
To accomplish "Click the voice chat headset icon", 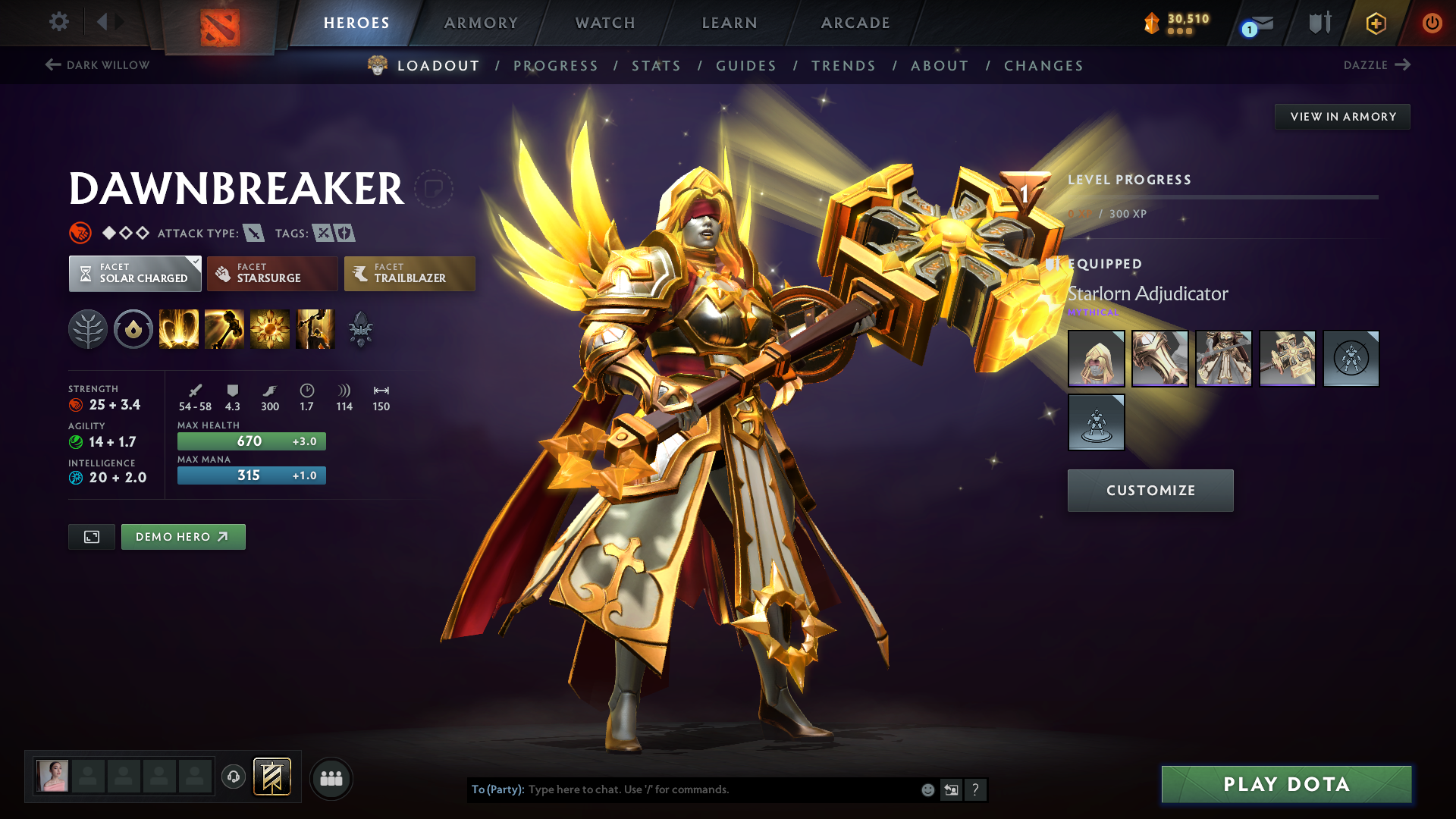I will click(234, 777).
